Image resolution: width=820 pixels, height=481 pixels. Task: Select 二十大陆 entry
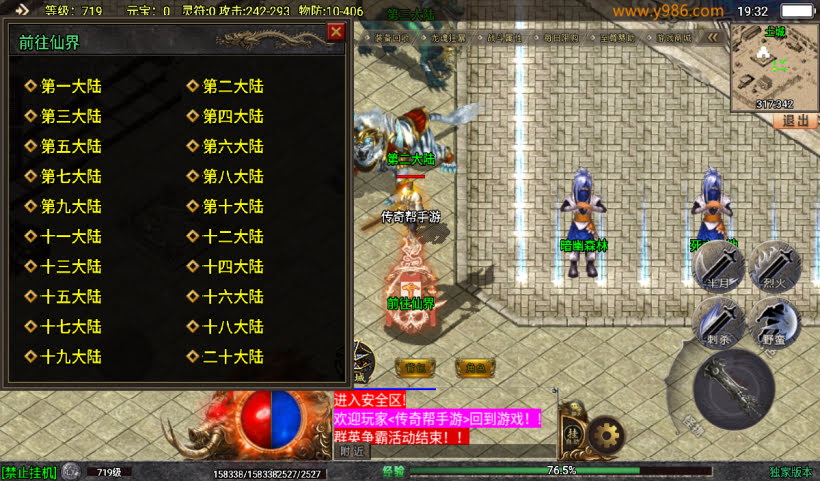pos(233,357)
